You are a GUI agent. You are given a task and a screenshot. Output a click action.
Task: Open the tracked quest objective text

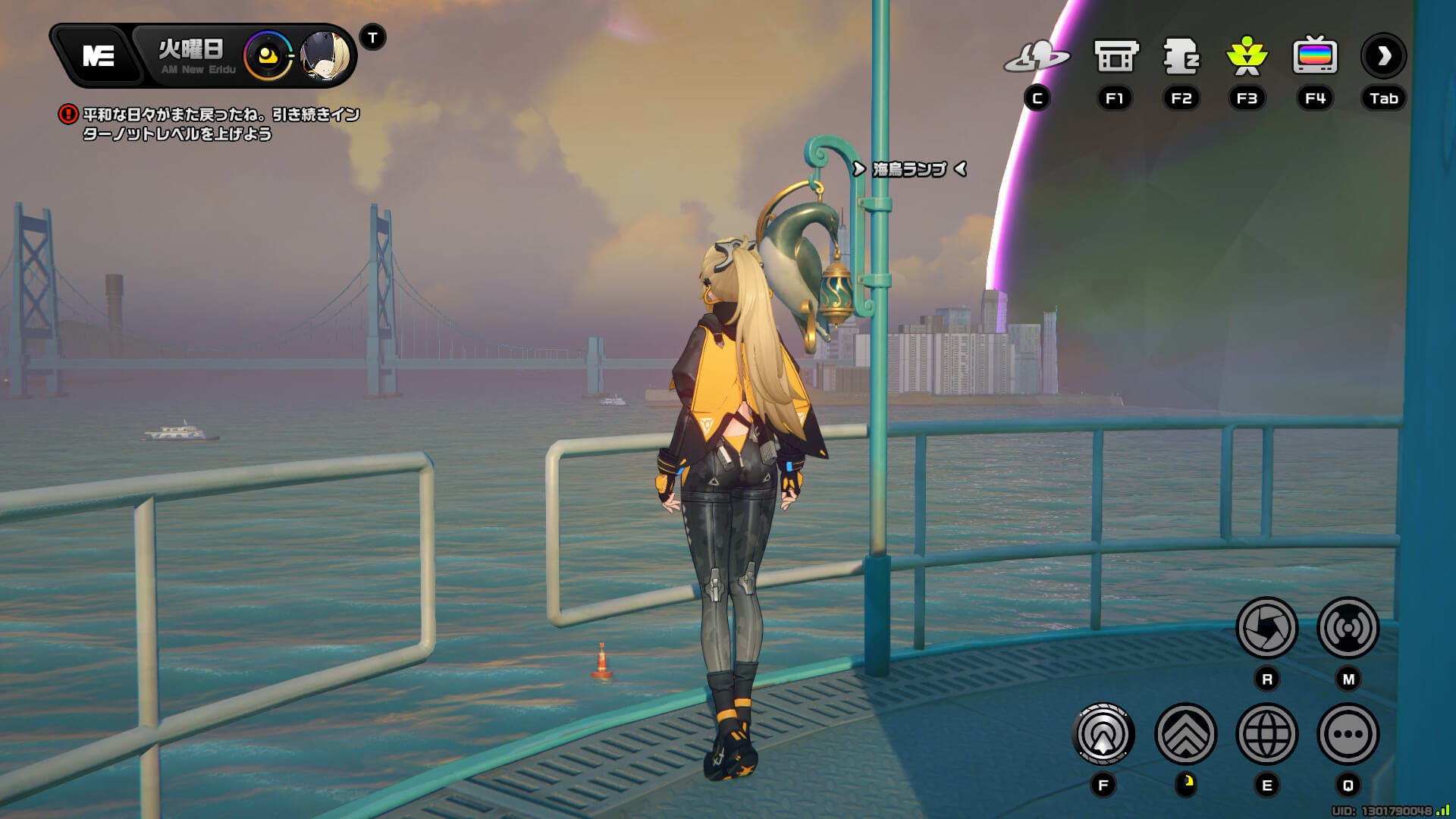[x=220, y=124]
